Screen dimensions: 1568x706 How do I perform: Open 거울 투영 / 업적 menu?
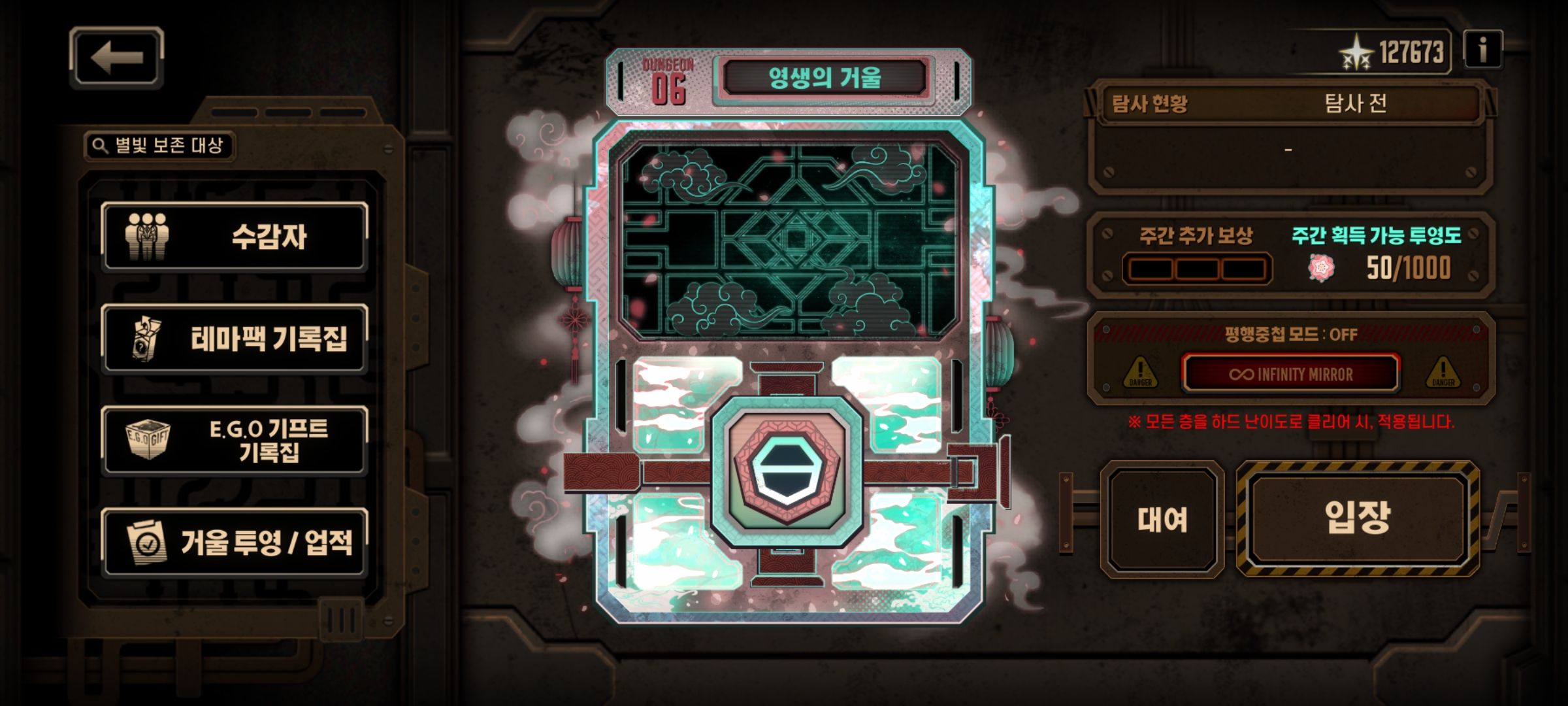pyautogui.click(x=235, y=543)
